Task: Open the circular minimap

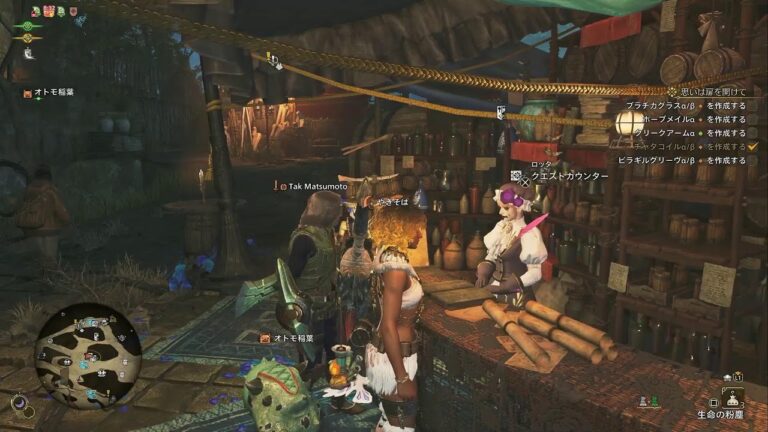Action: (88, 355)
